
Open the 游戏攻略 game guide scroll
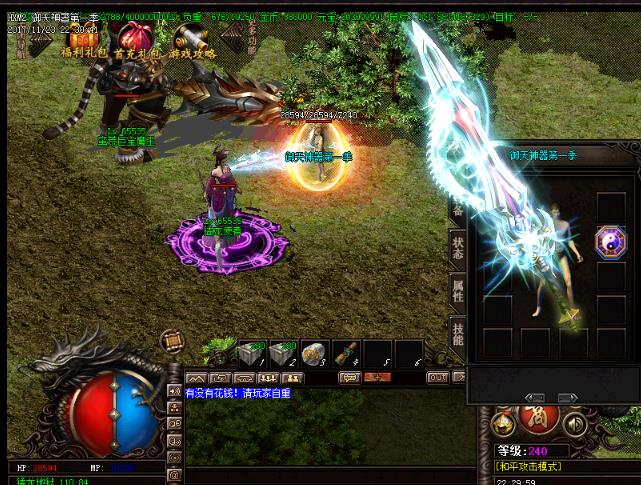pos(188,39)
